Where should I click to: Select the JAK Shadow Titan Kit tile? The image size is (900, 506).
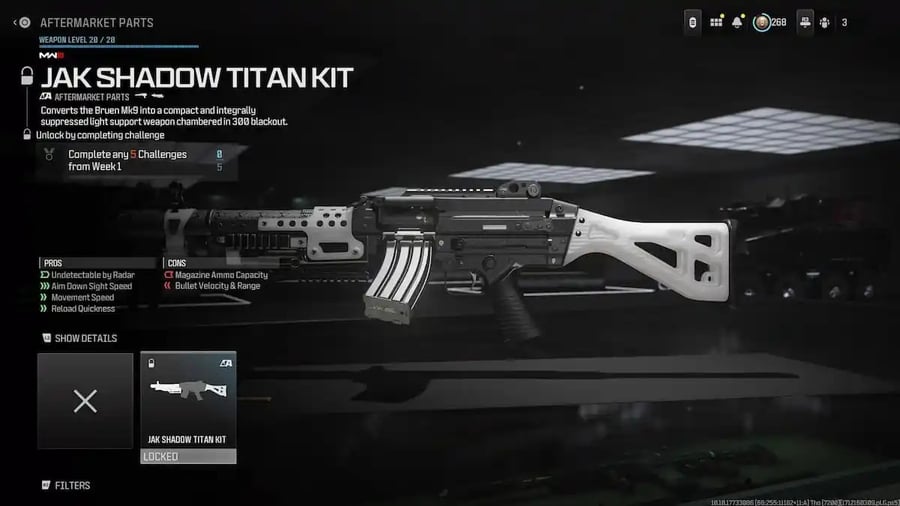coord(188,400)
